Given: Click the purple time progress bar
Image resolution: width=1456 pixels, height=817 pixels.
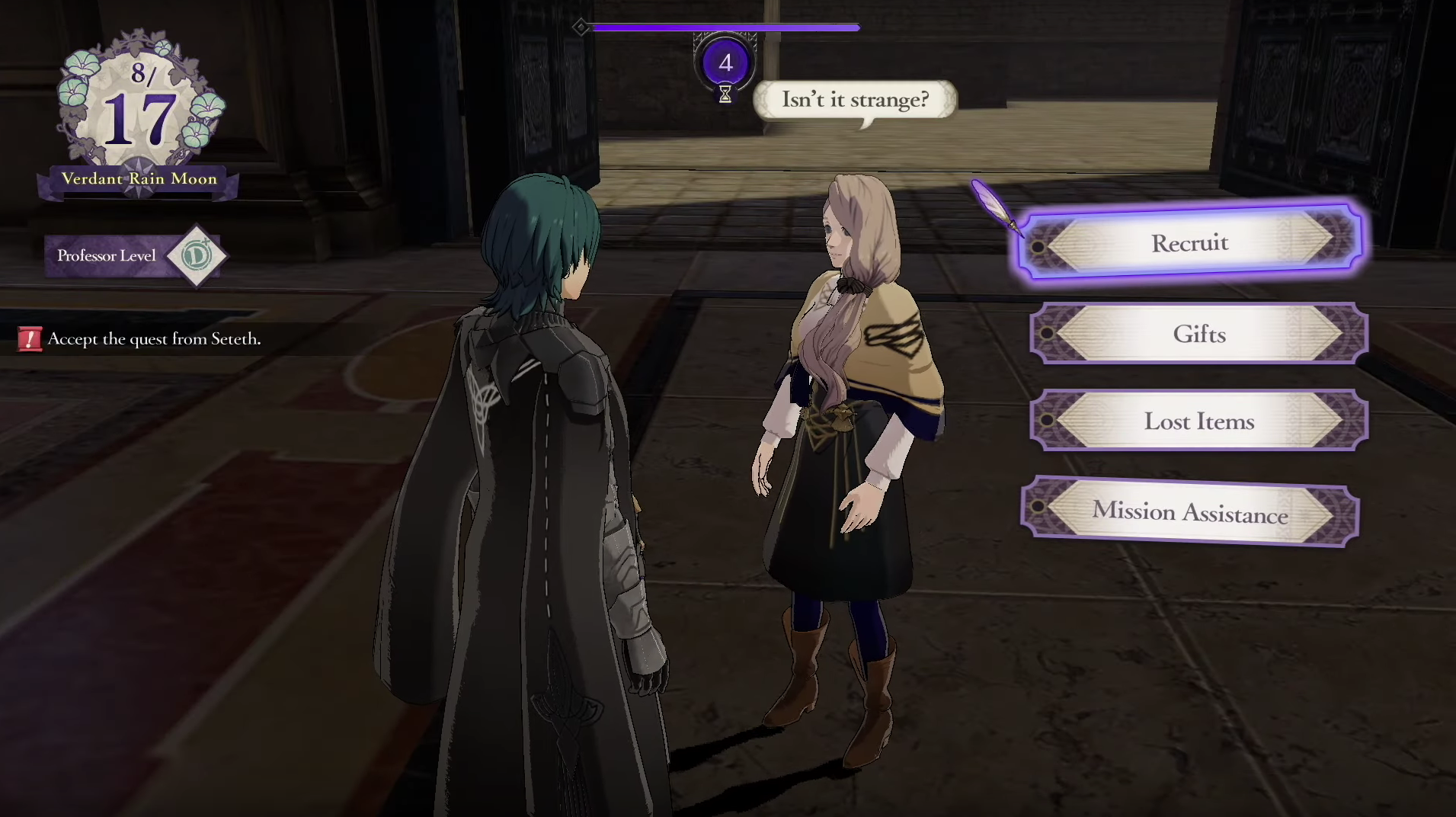Looking at the screenshot, I should [724, 27].
